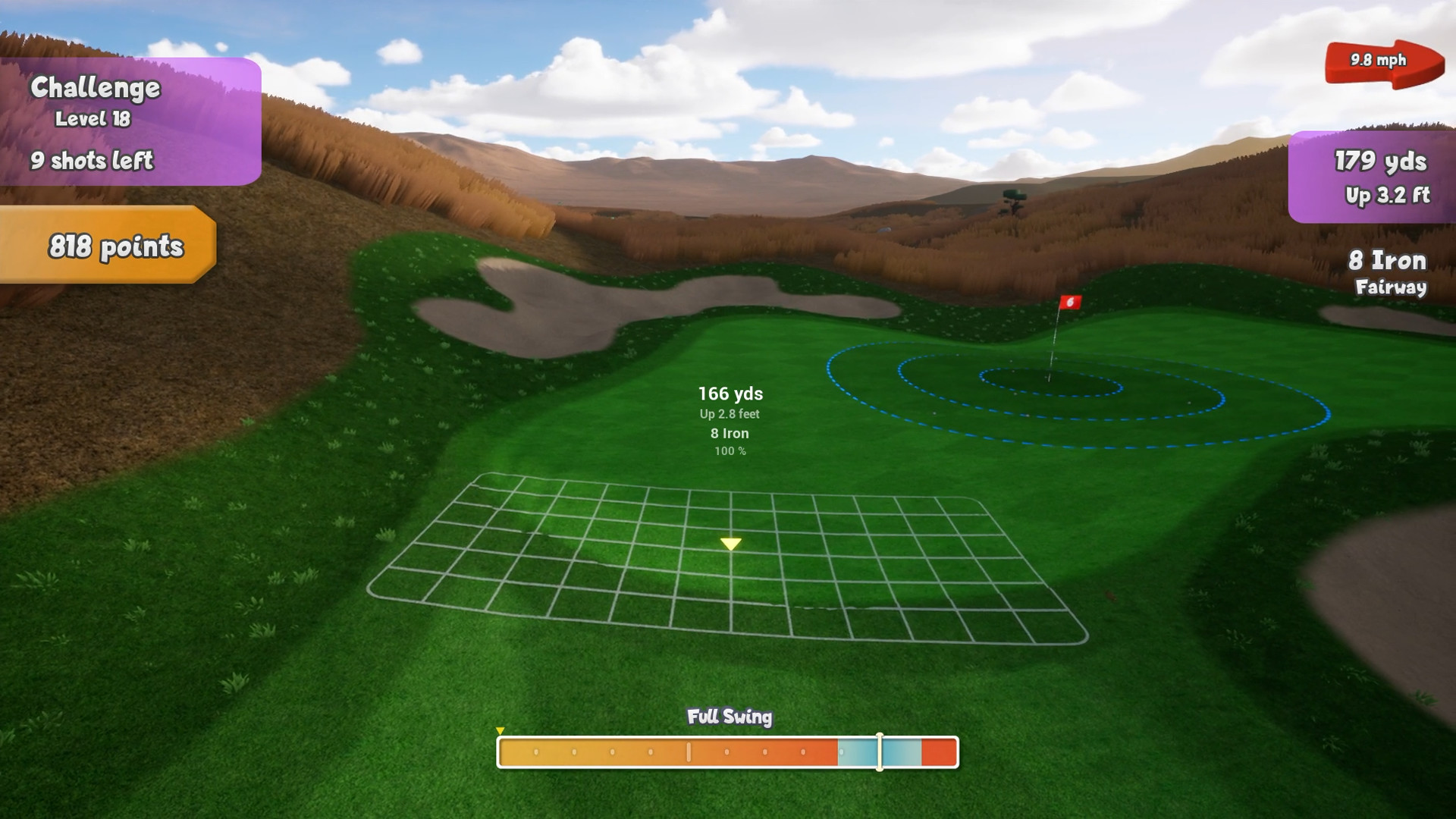Image resolution: width=1456 pixels, height=819 pixels.
Task: Click the 8 Iron club indicator
Action: (x=1388, y=261)
